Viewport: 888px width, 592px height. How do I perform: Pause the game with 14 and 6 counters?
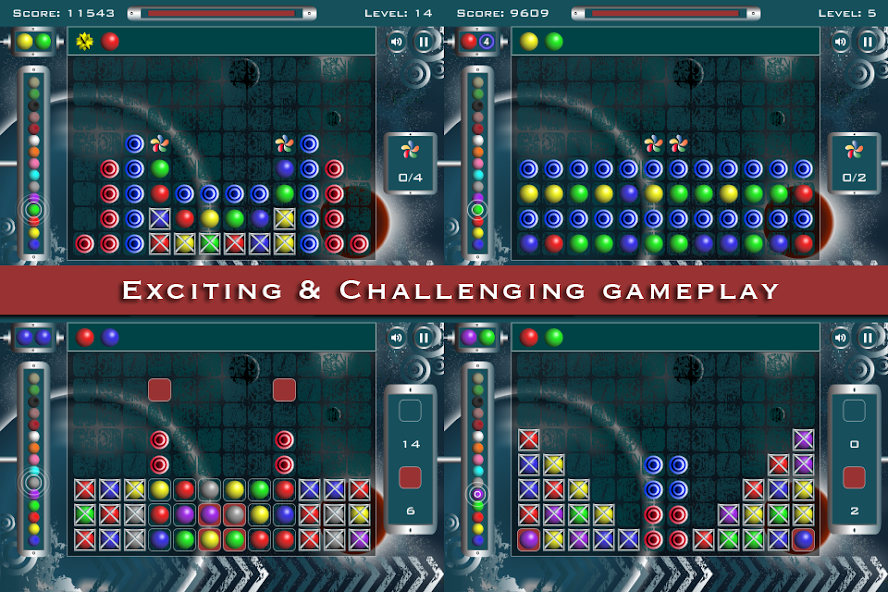pyautogui.click(x=423, y=338)
